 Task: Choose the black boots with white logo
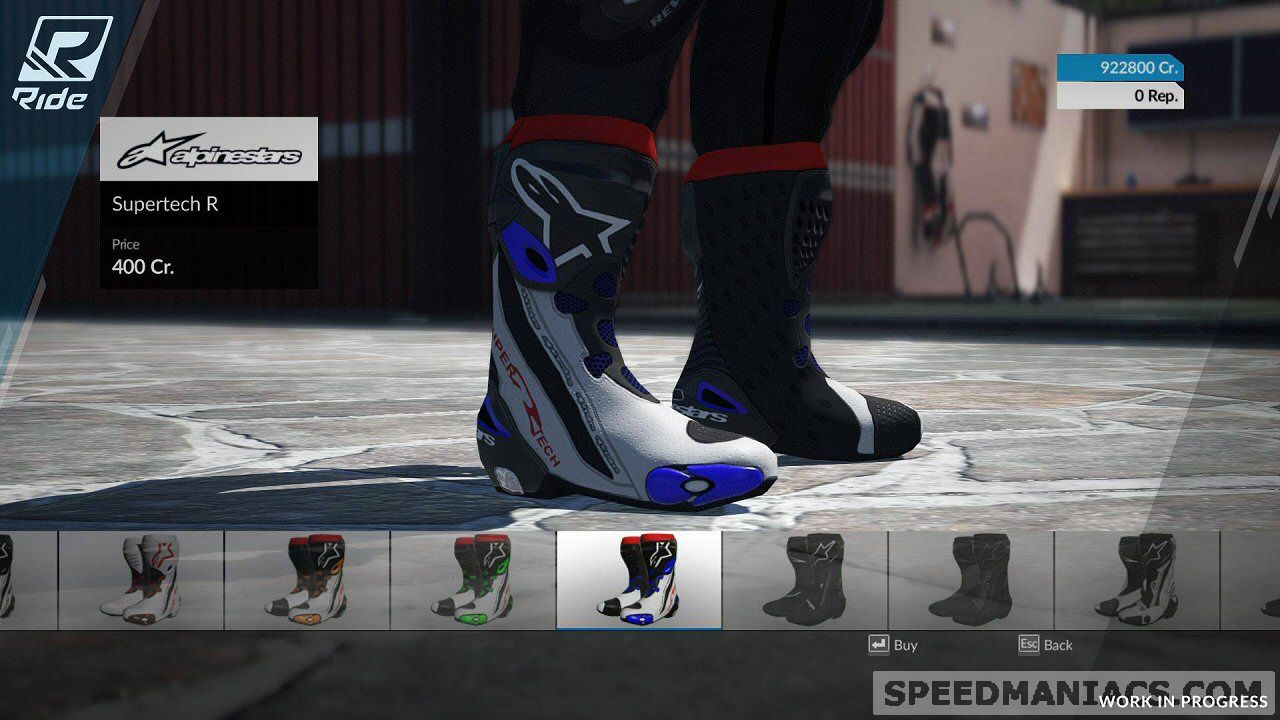pyautogui.click(x=805, y=580)
